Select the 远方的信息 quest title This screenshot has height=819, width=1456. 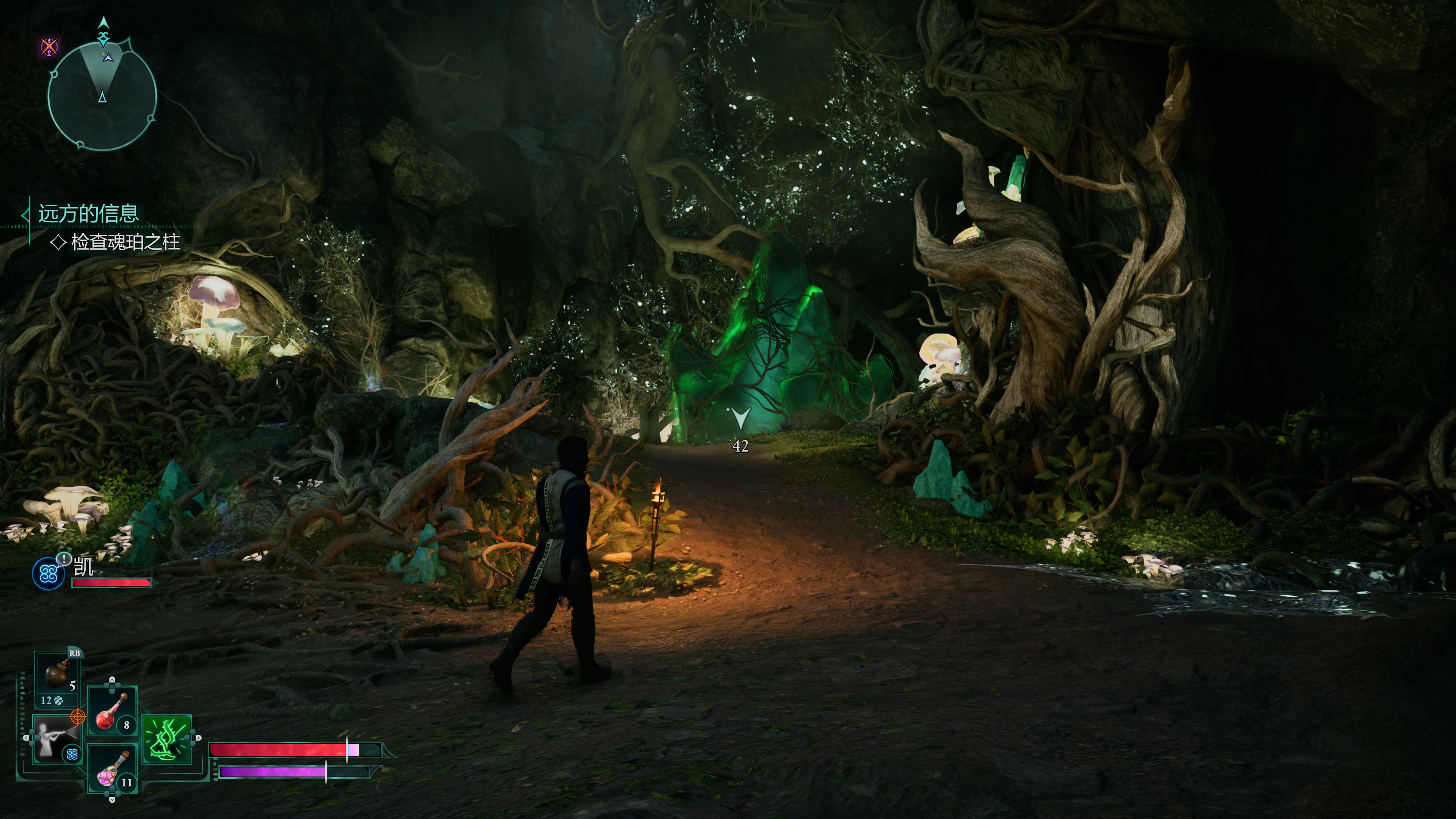click(88, 213)
